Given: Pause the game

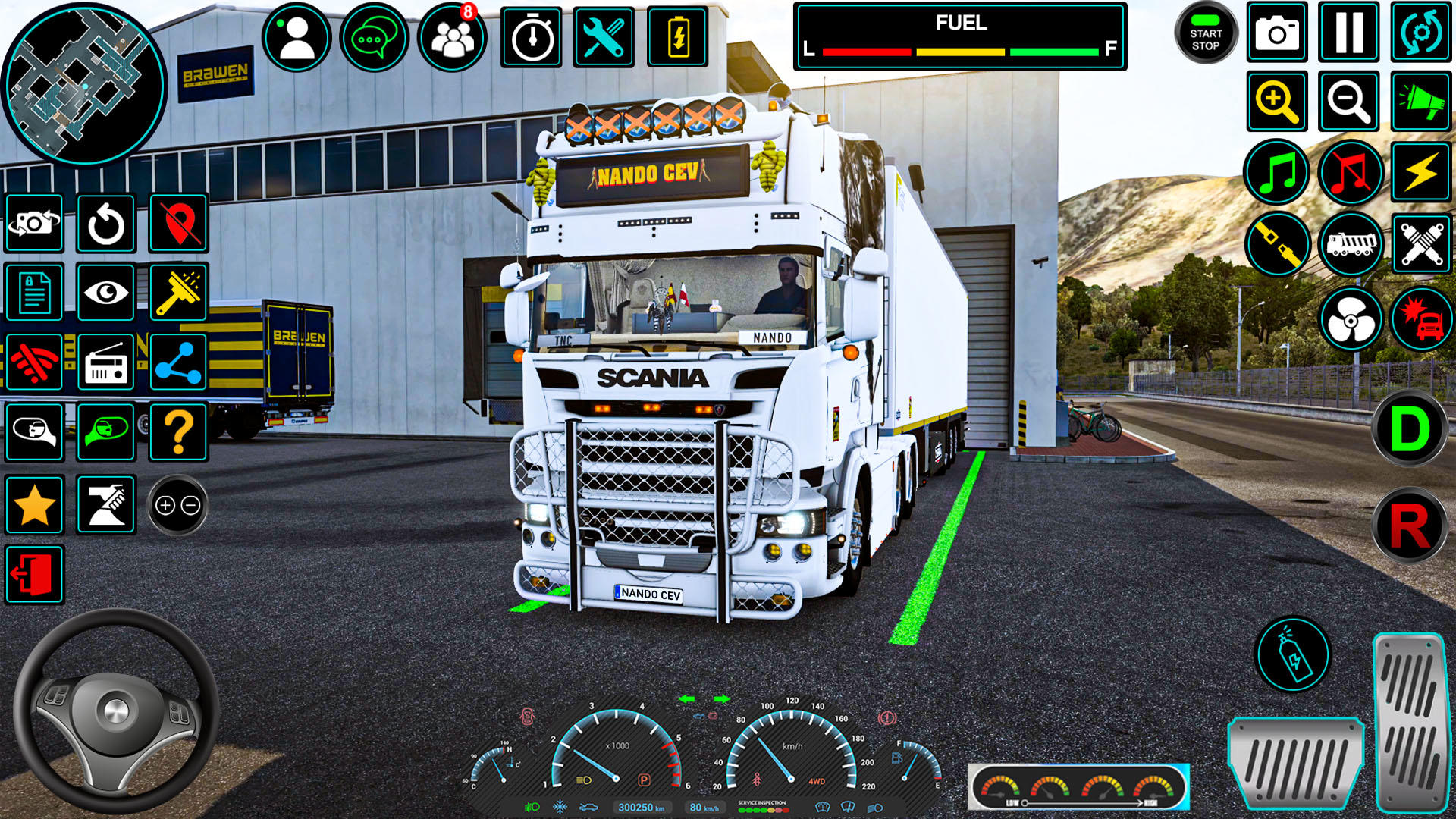Looking at the screenshot, I should [x=1348, y=33].
